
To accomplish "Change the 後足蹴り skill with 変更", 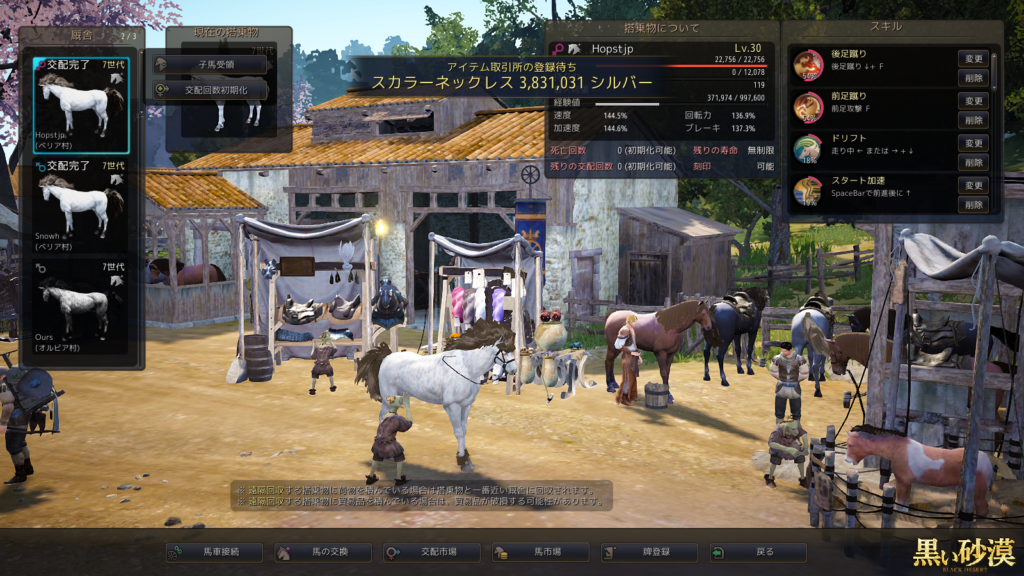I will point(972,59).
